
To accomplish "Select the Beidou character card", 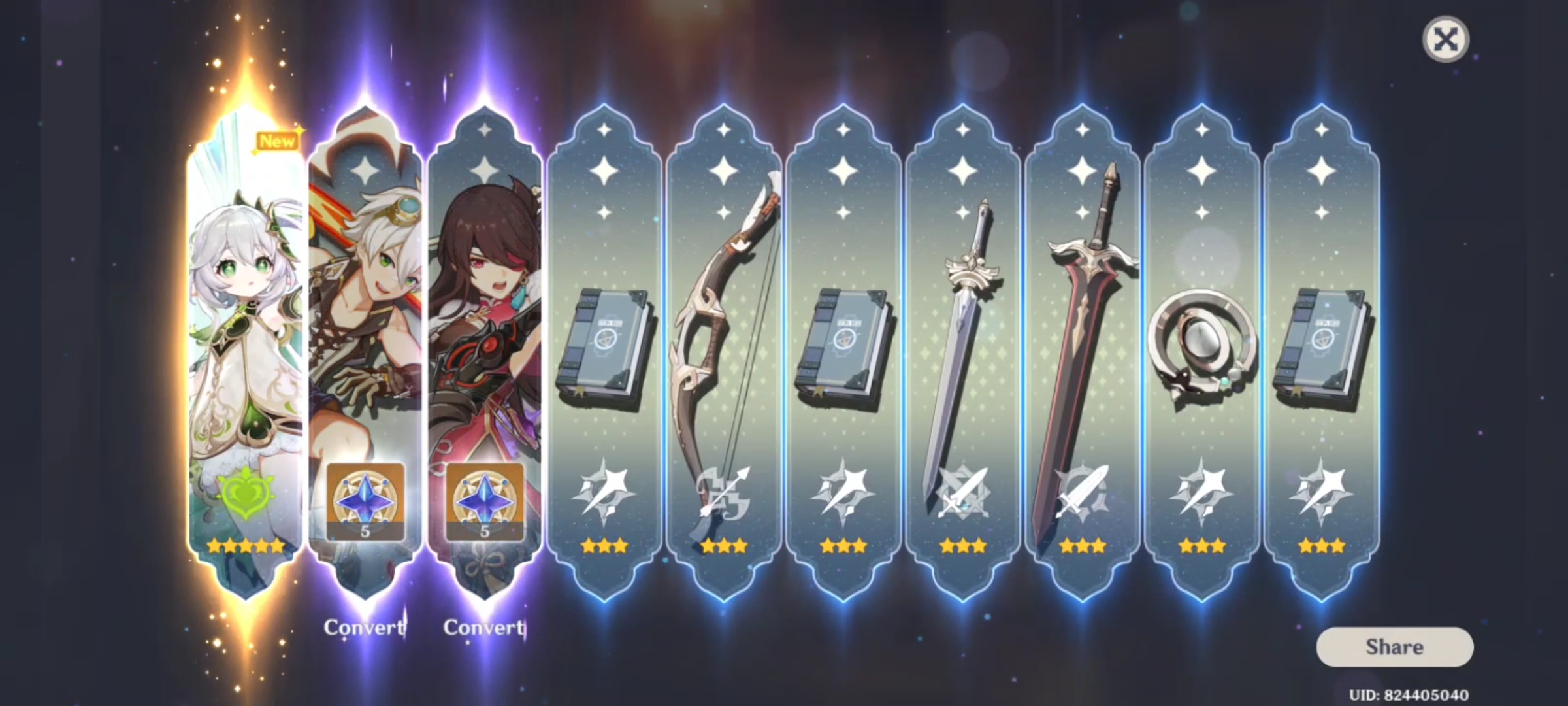I will [x=486, y=294].
